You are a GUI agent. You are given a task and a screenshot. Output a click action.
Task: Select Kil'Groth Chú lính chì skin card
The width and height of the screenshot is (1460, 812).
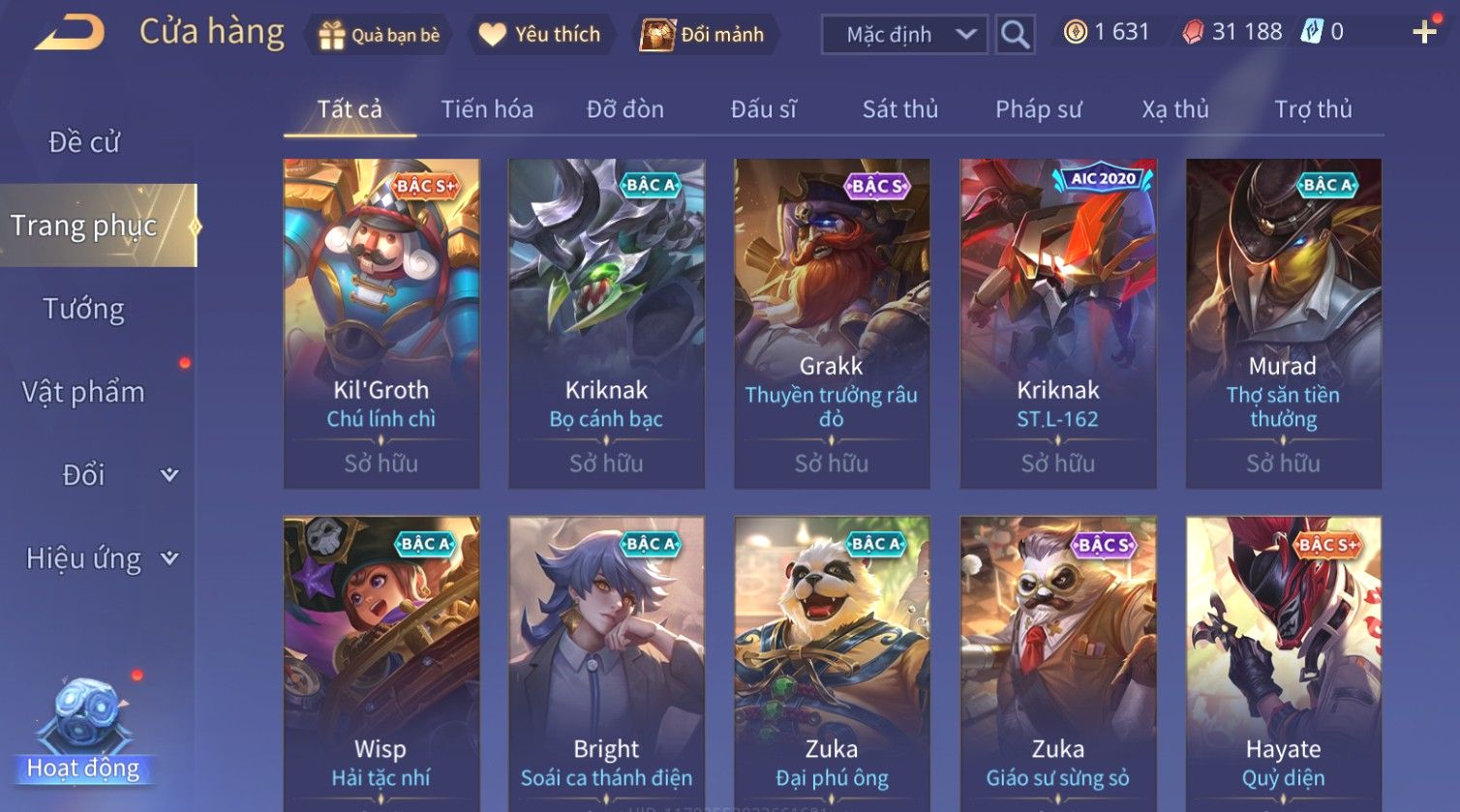[x=381, y=323]
